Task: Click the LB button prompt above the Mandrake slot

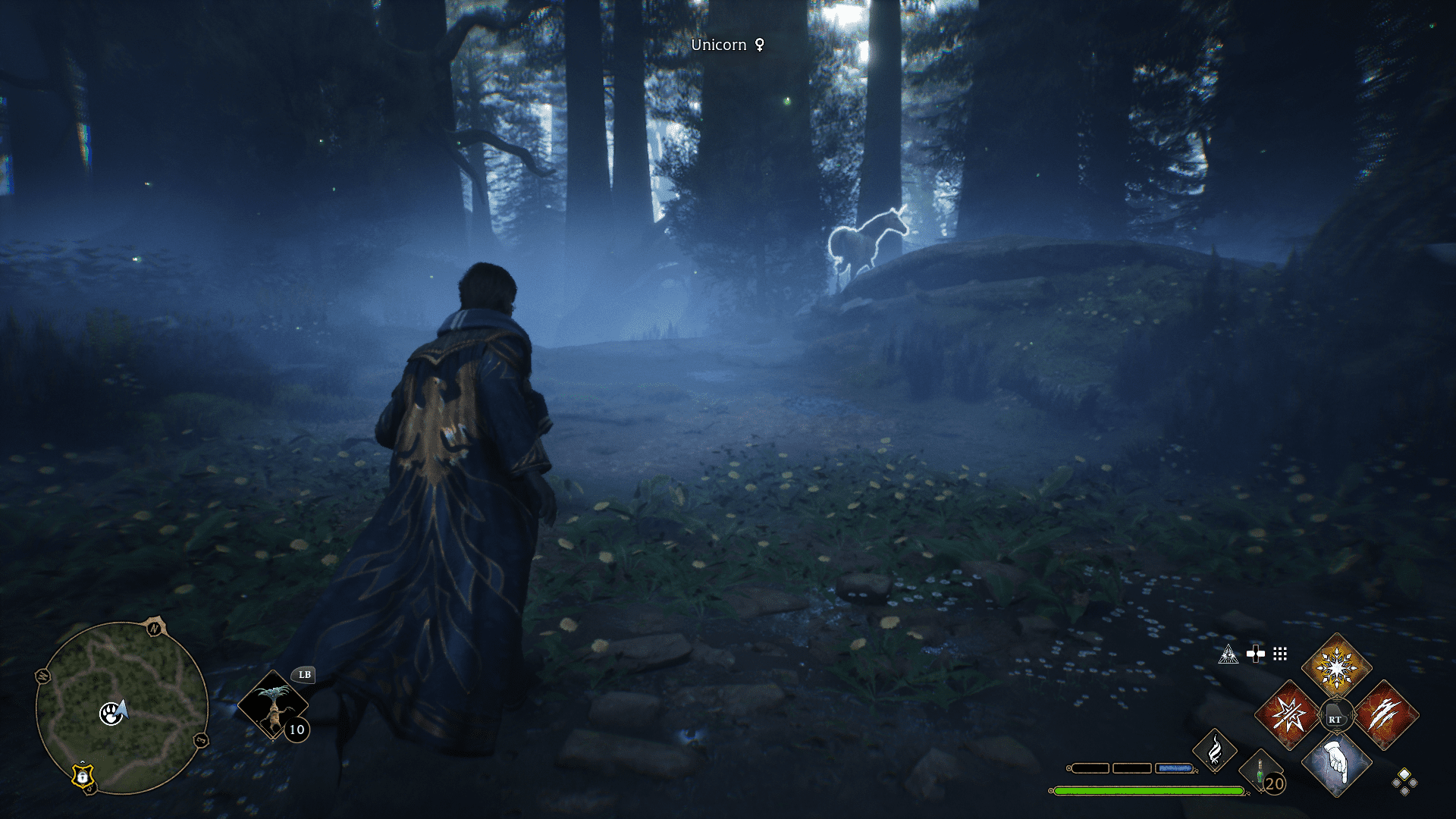Action: pyautogui.click(x=305, y=674)
